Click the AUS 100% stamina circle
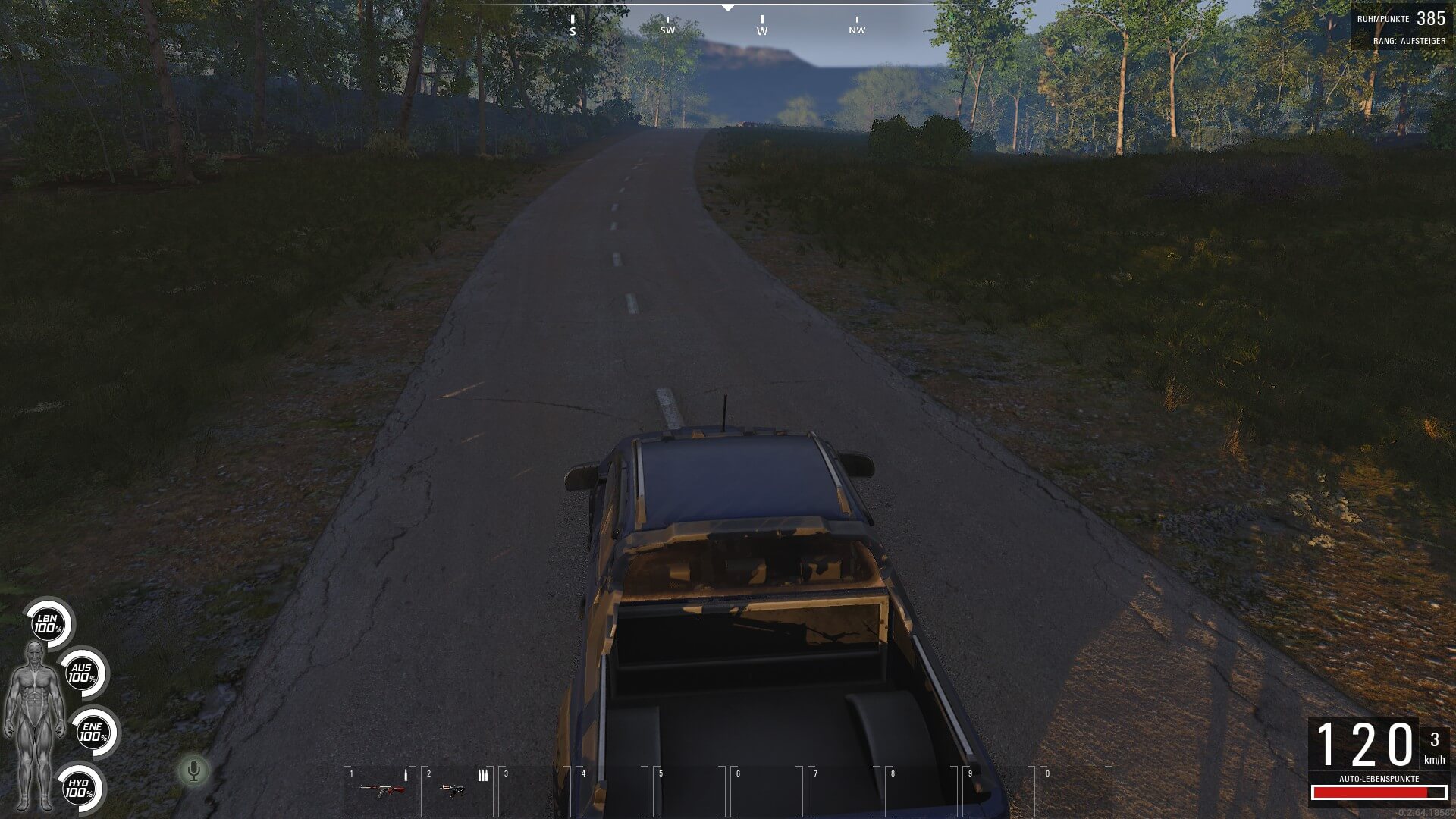This screenshot has width=1456, height=819. [82, 673]
